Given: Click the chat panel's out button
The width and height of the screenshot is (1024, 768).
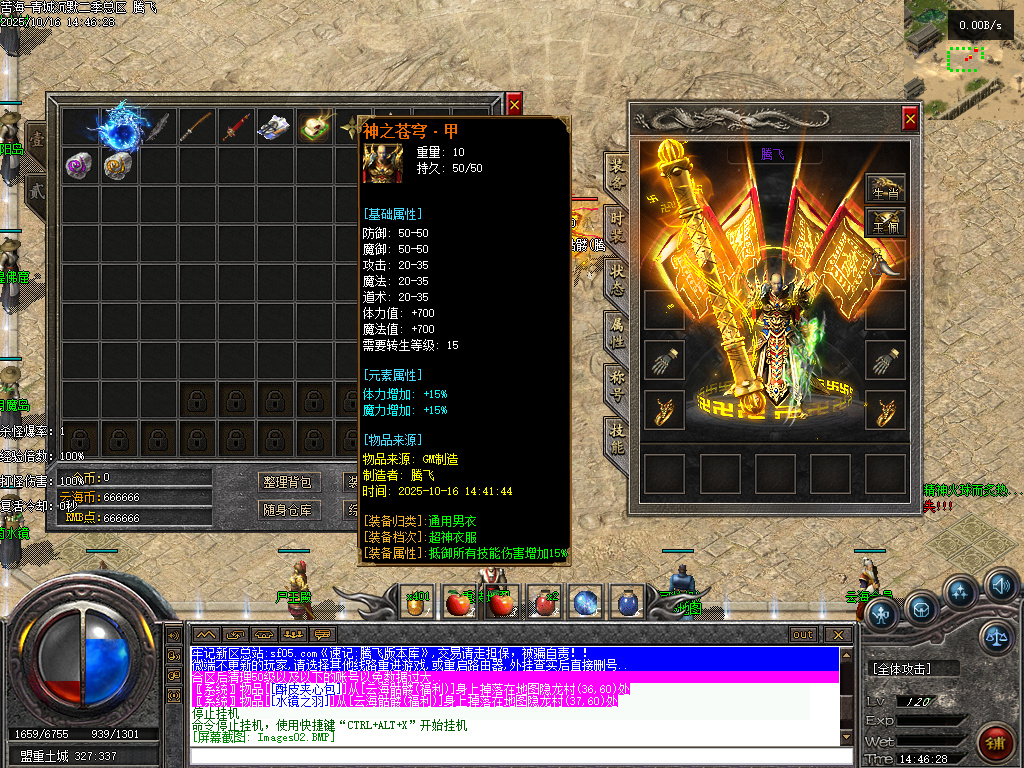Looking at the screenshot, I should [803, 635].
